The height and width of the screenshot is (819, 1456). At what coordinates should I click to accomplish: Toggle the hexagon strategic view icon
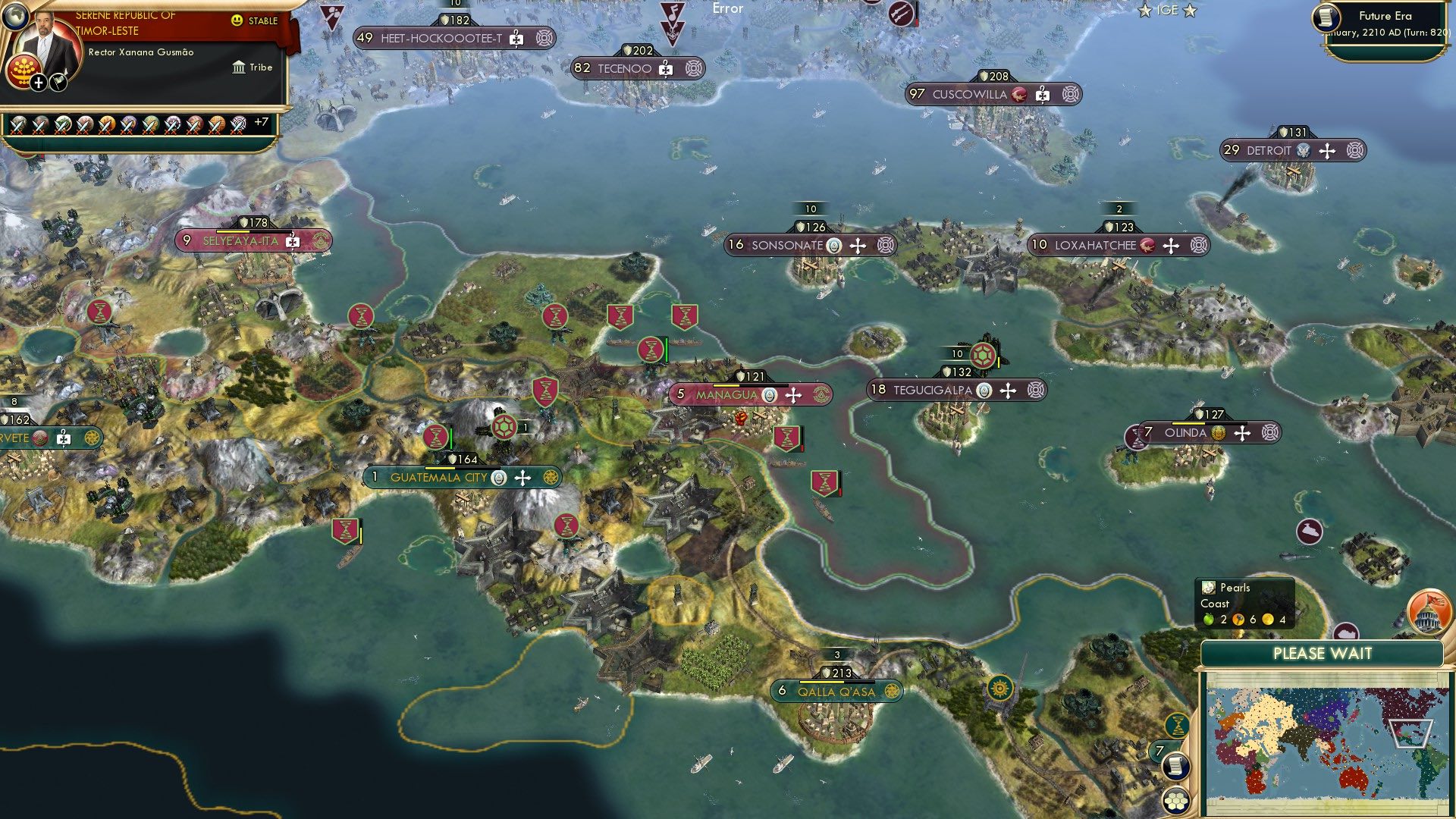pyautogui.click(x=1175, y=801)
